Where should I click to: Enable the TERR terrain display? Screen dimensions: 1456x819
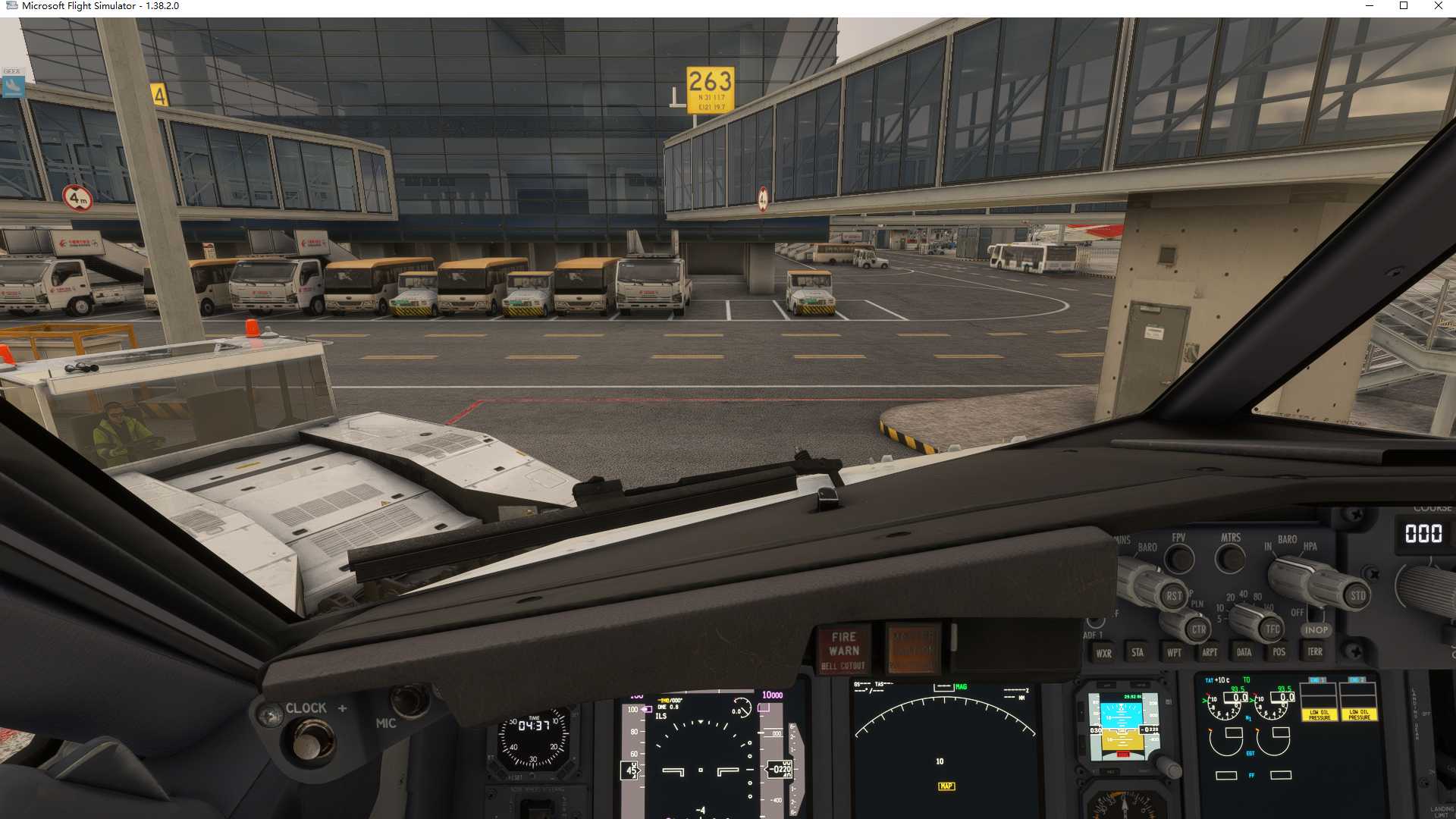(x=1316, y=652)
